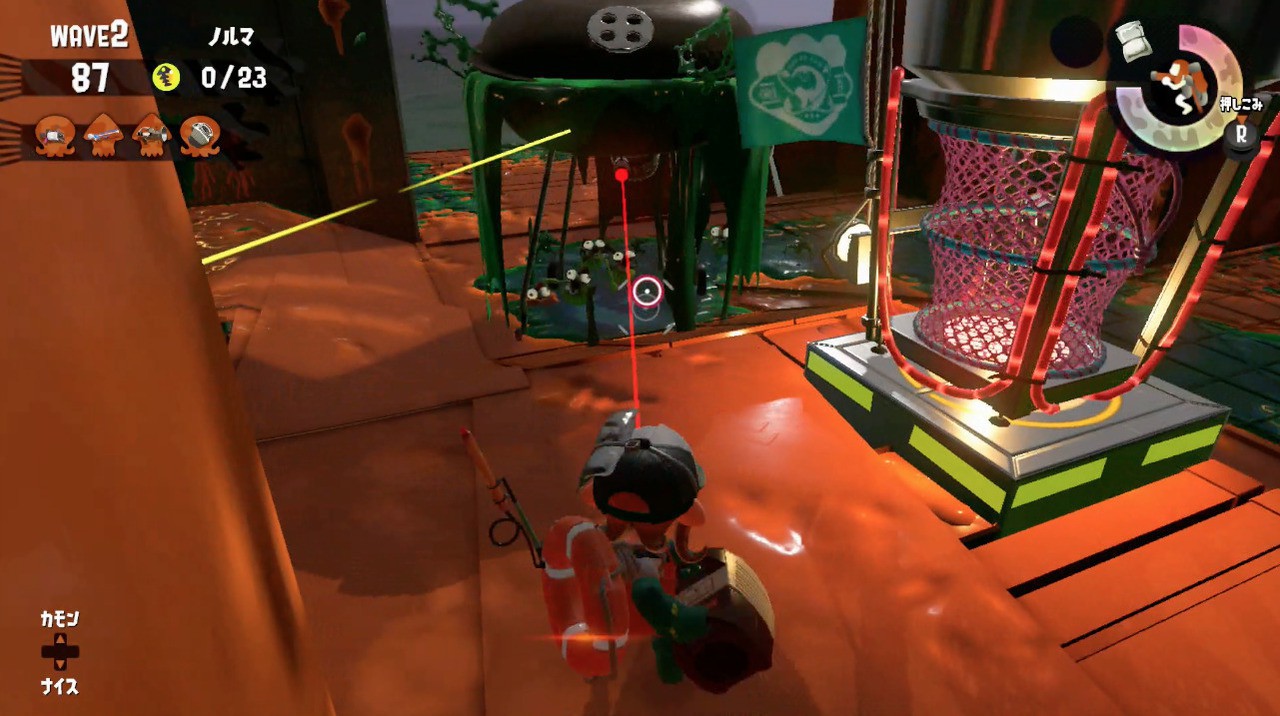Screen dimensions: 1280x716
Task: Select the squid teammate icon with the long charger
Action: coord(103,136)
